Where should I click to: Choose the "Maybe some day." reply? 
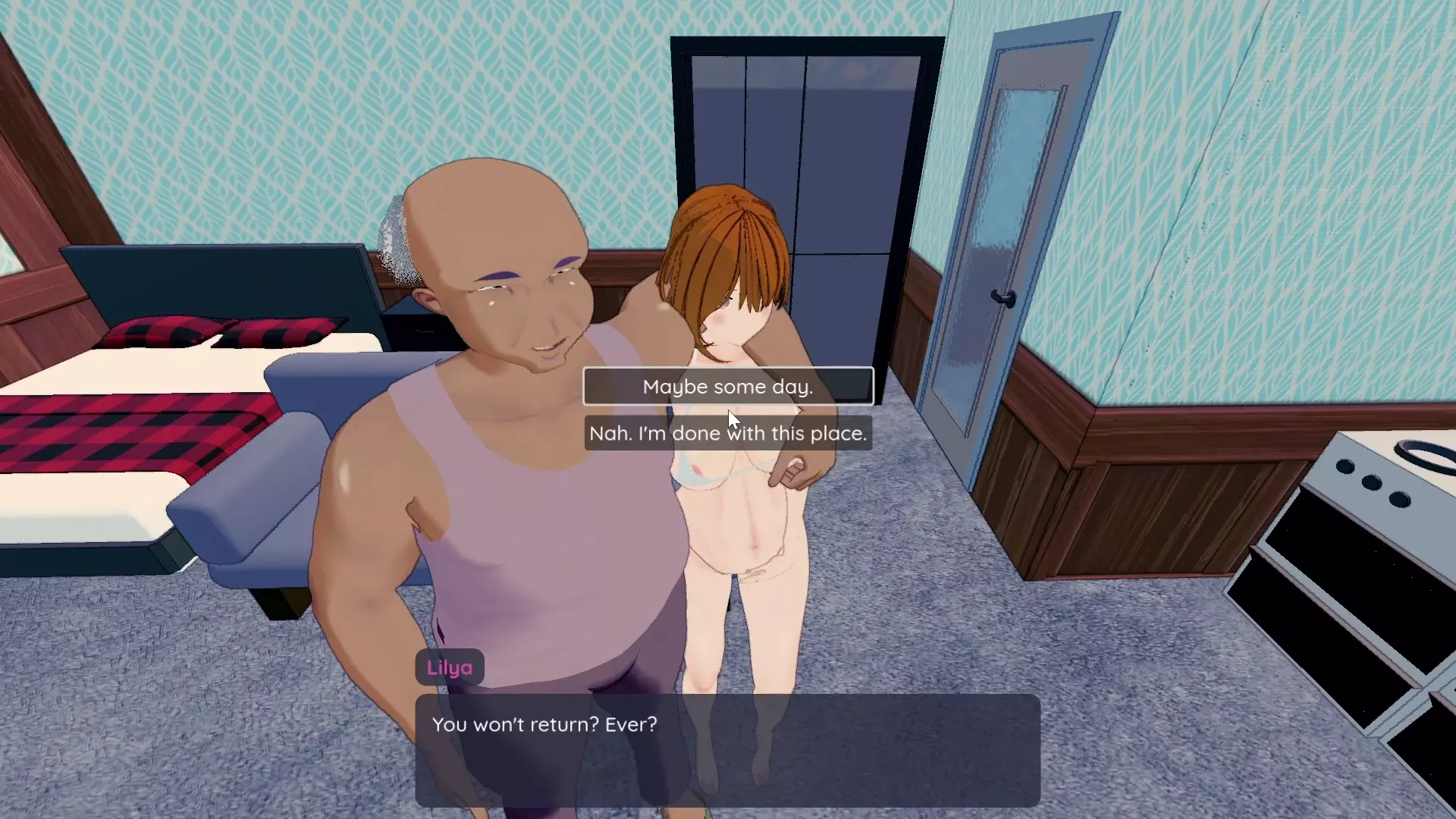pyautogui.click(x=727, y=387)
